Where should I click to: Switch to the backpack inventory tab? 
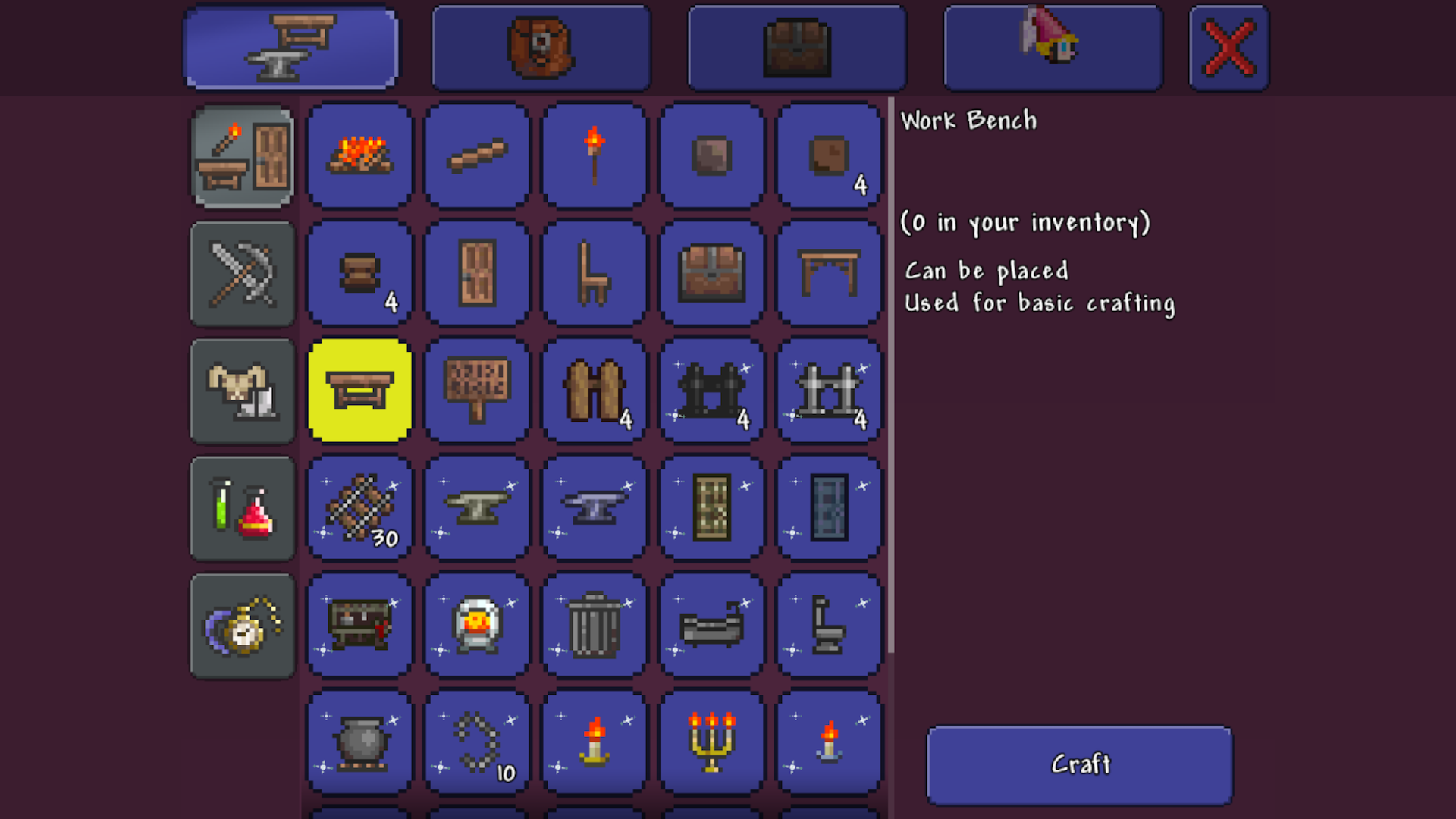541,49
